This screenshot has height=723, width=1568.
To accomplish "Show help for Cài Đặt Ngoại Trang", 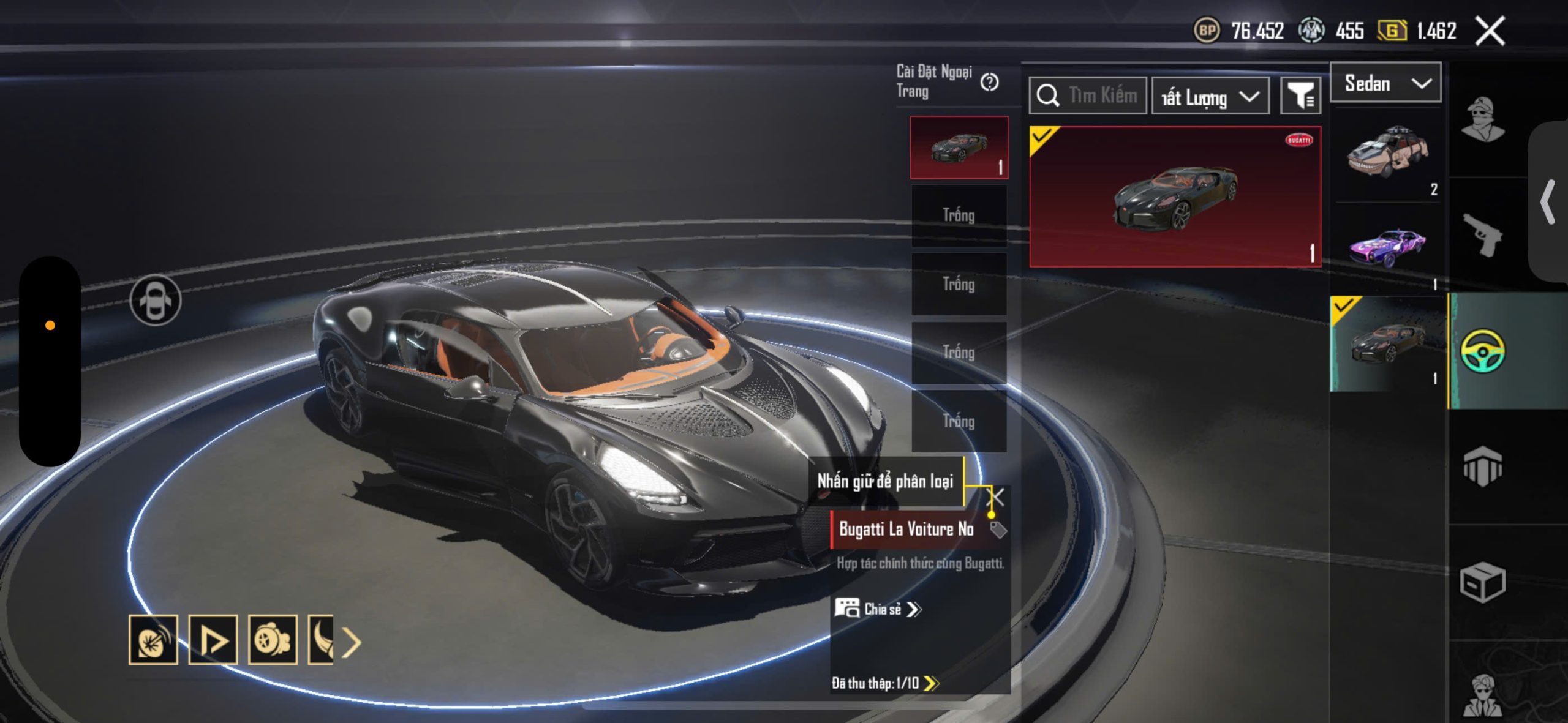I will coord(989,82).
